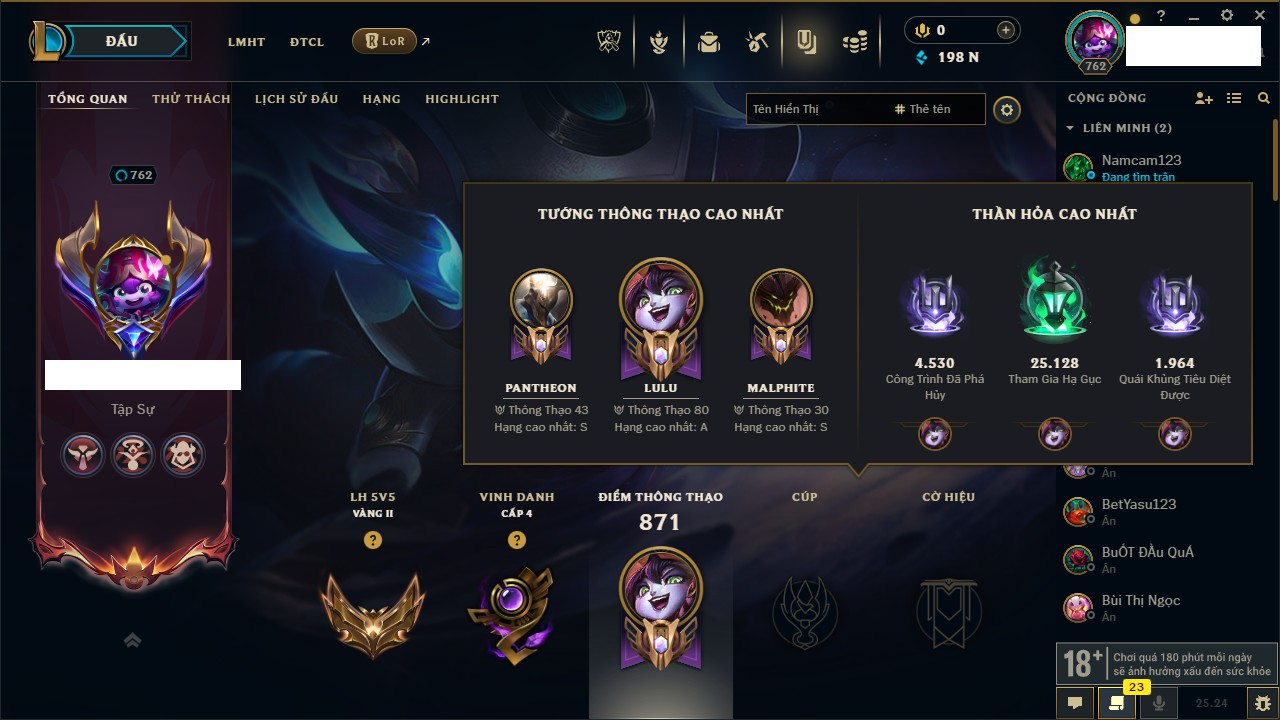This screenshot has width=1280, height=720.
Task: Collapse the LIÊN MINH friends group
Action: [x=1070, y=128]
